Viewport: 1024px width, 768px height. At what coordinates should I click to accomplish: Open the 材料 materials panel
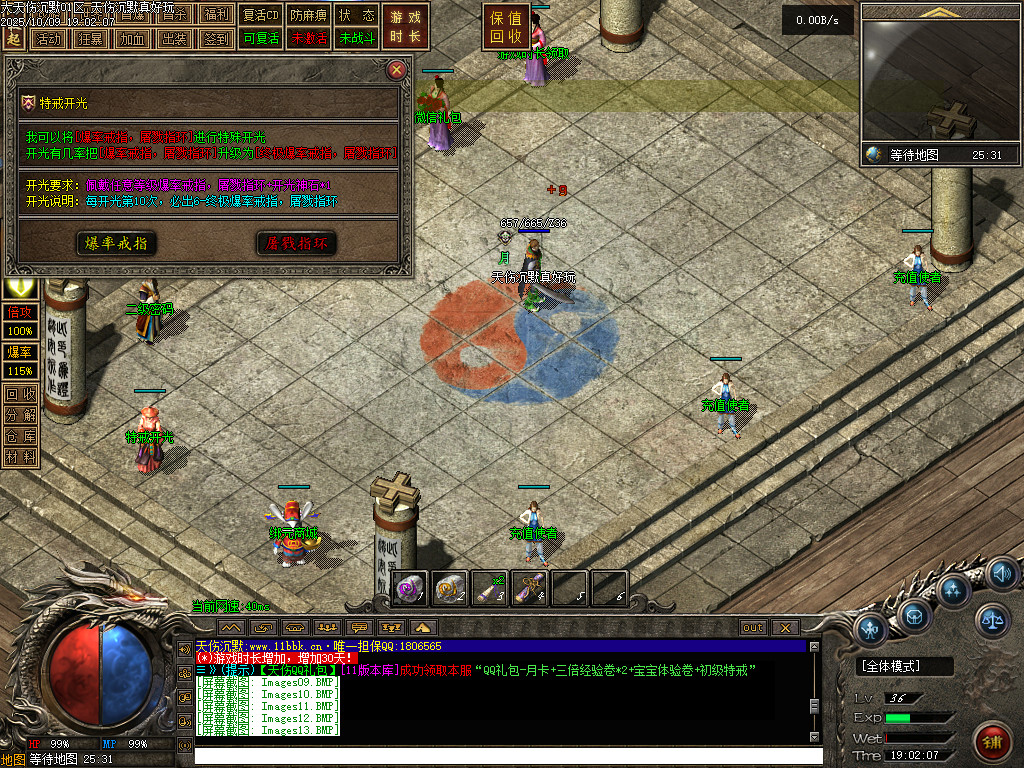click(20, 457)
